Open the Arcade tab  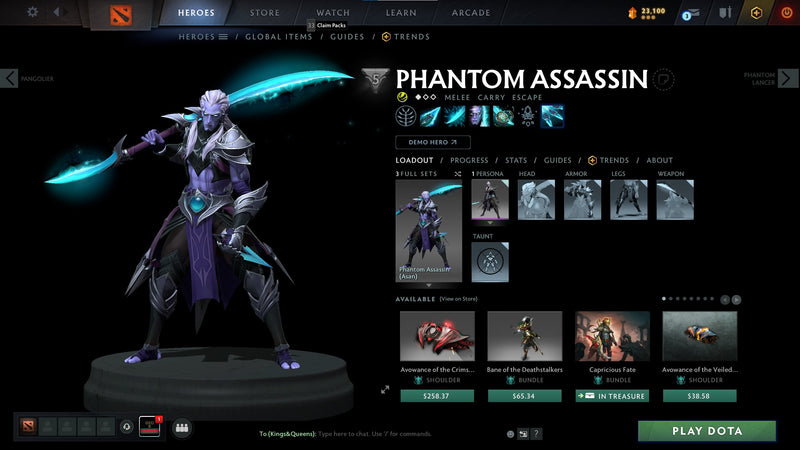coord(471,13)
